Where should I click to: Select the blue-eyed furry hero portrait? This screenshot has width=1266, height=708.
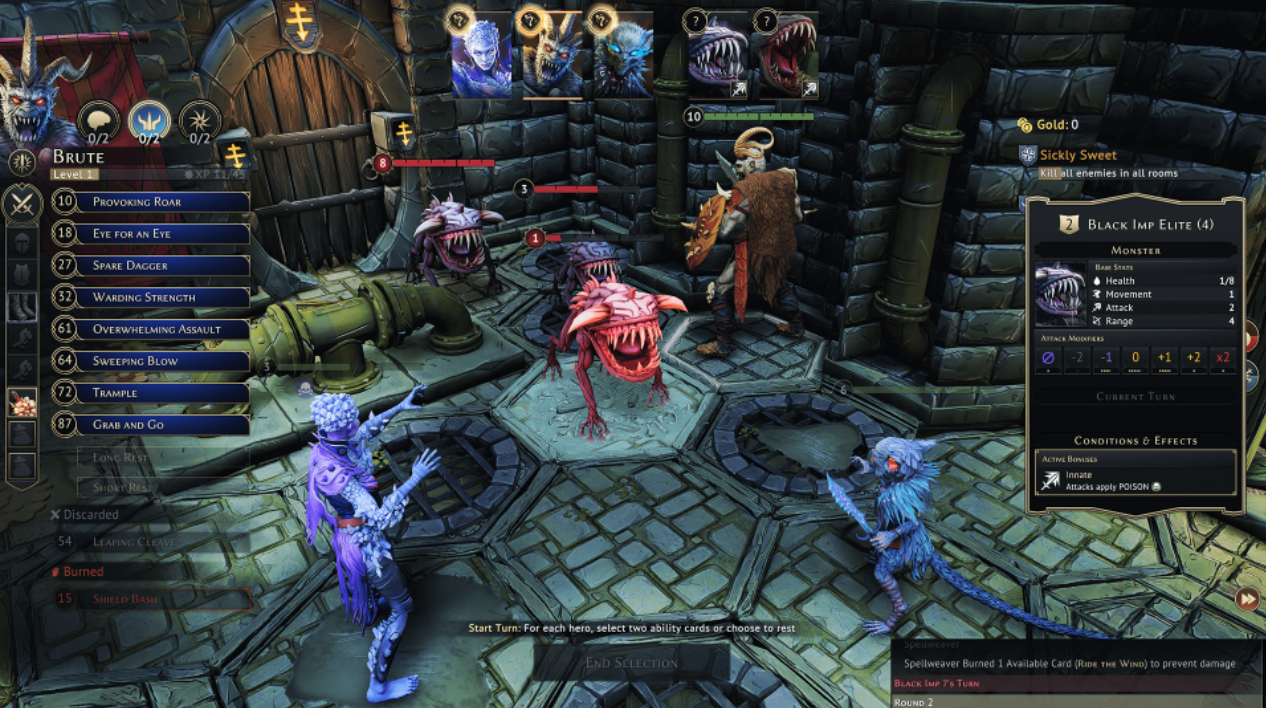click(x=623, y=55)
